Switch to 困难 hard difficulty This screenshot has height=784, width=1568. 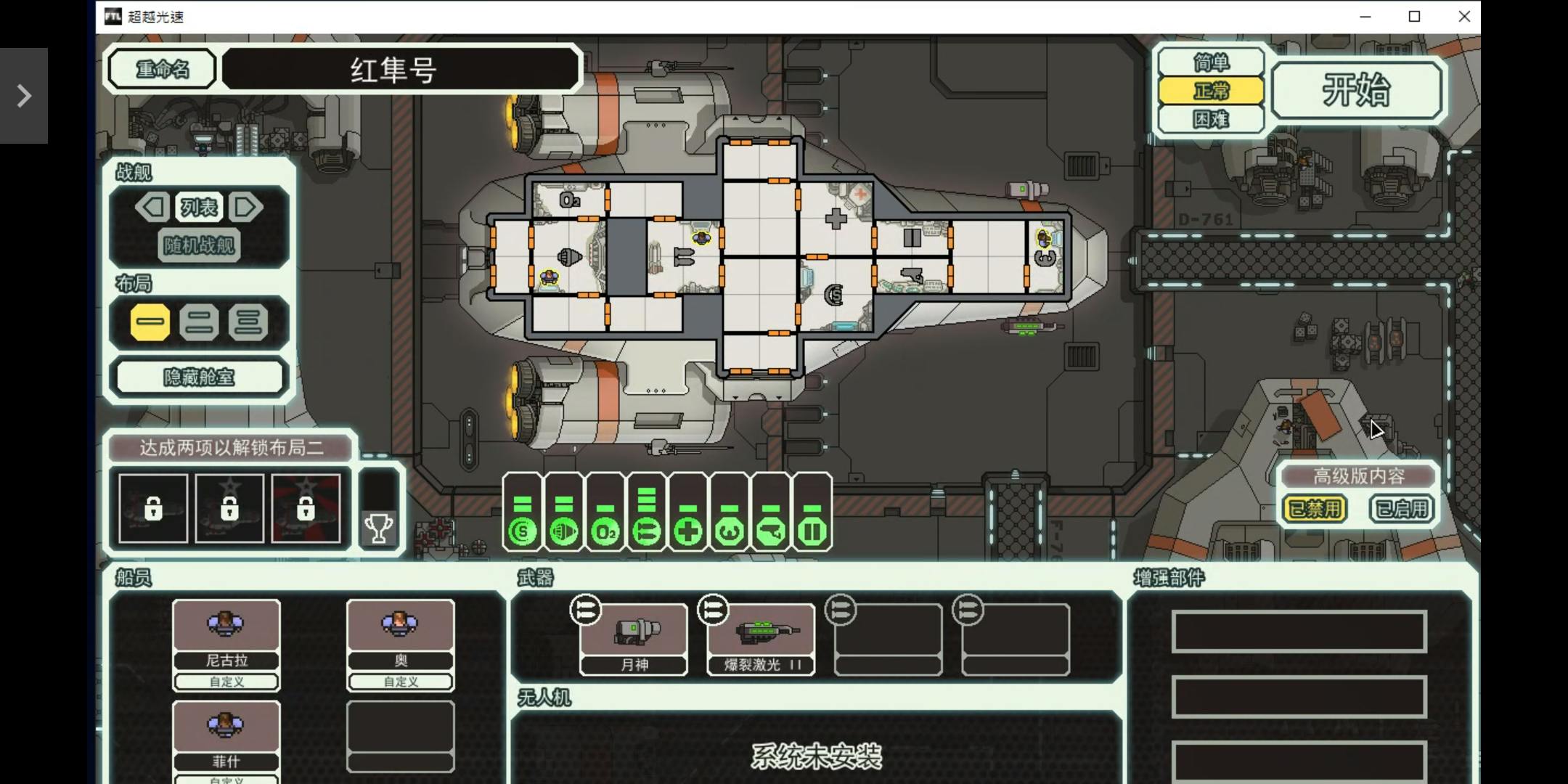pos(1211,119)
